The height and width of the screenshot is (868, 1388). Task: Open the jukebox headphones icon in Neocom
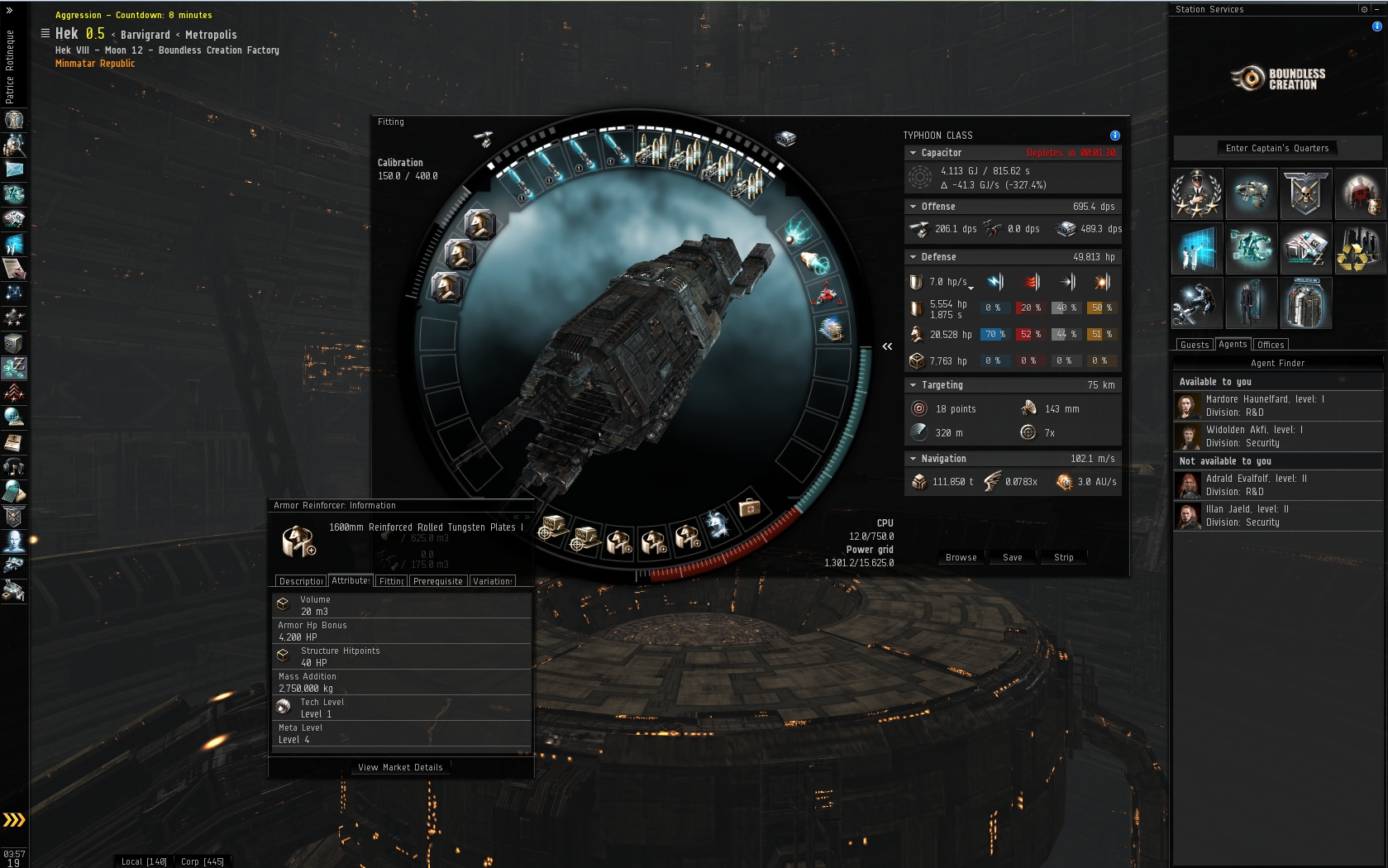click(x=13, y=467)
